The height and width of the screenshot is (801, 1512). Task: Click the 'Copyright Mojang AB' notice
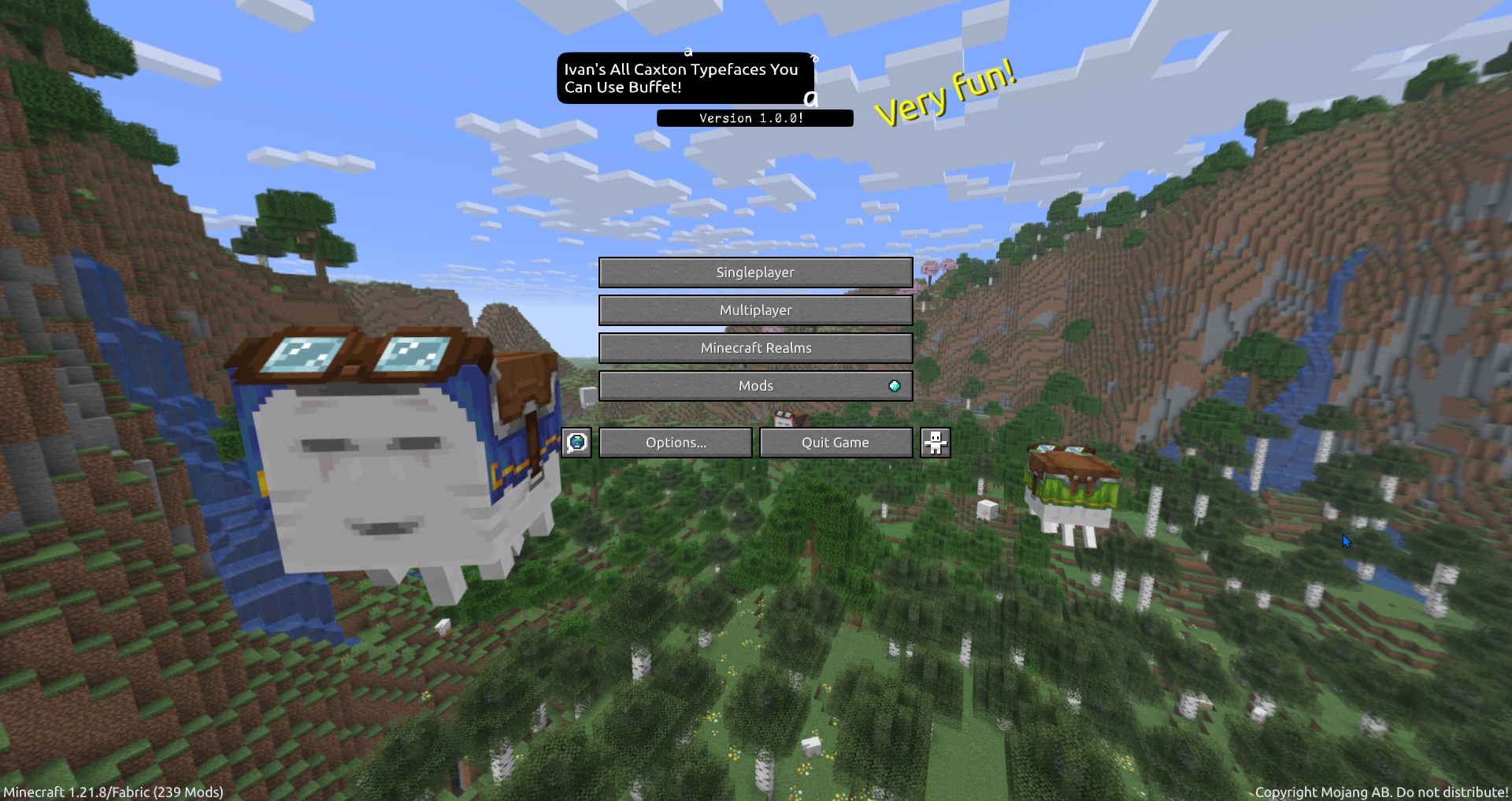(x=1382, y=792)
